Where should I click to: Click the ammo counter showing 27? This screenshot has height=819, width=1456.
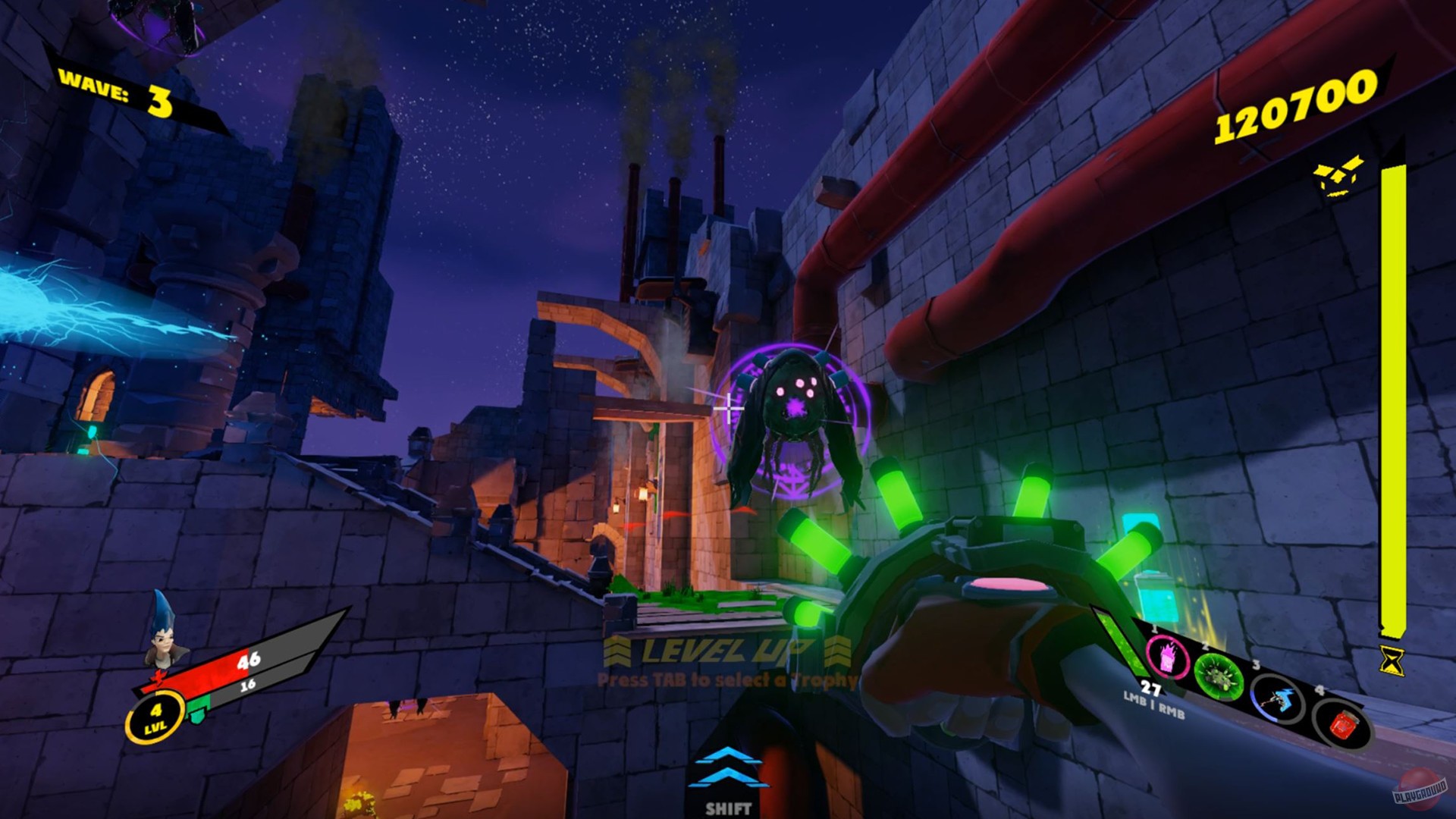pyautogui.click(x=1150, y=688)
